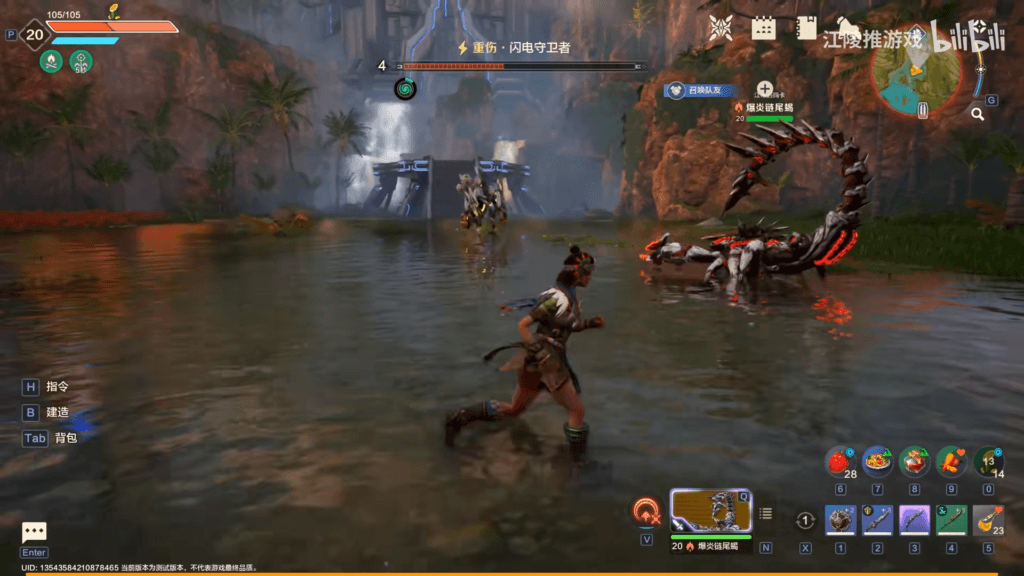Image resolution: width=1024 pixels, height=576 pixels.
Task: Click the crossed-blades emblem icon in the top bar
Action: [x=720, y=28]
